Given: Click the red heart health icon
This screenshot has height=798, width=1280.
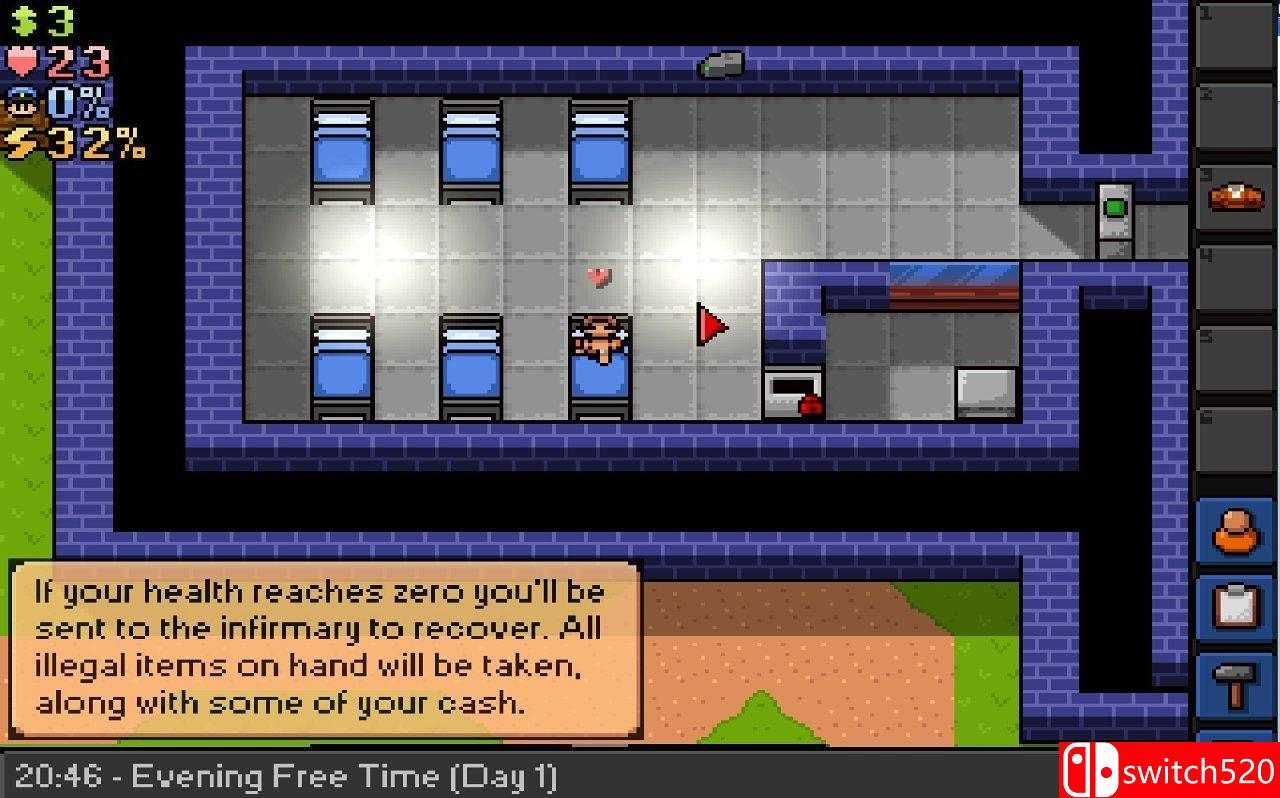Looking at the screenshot, I should tap(24, 59).
